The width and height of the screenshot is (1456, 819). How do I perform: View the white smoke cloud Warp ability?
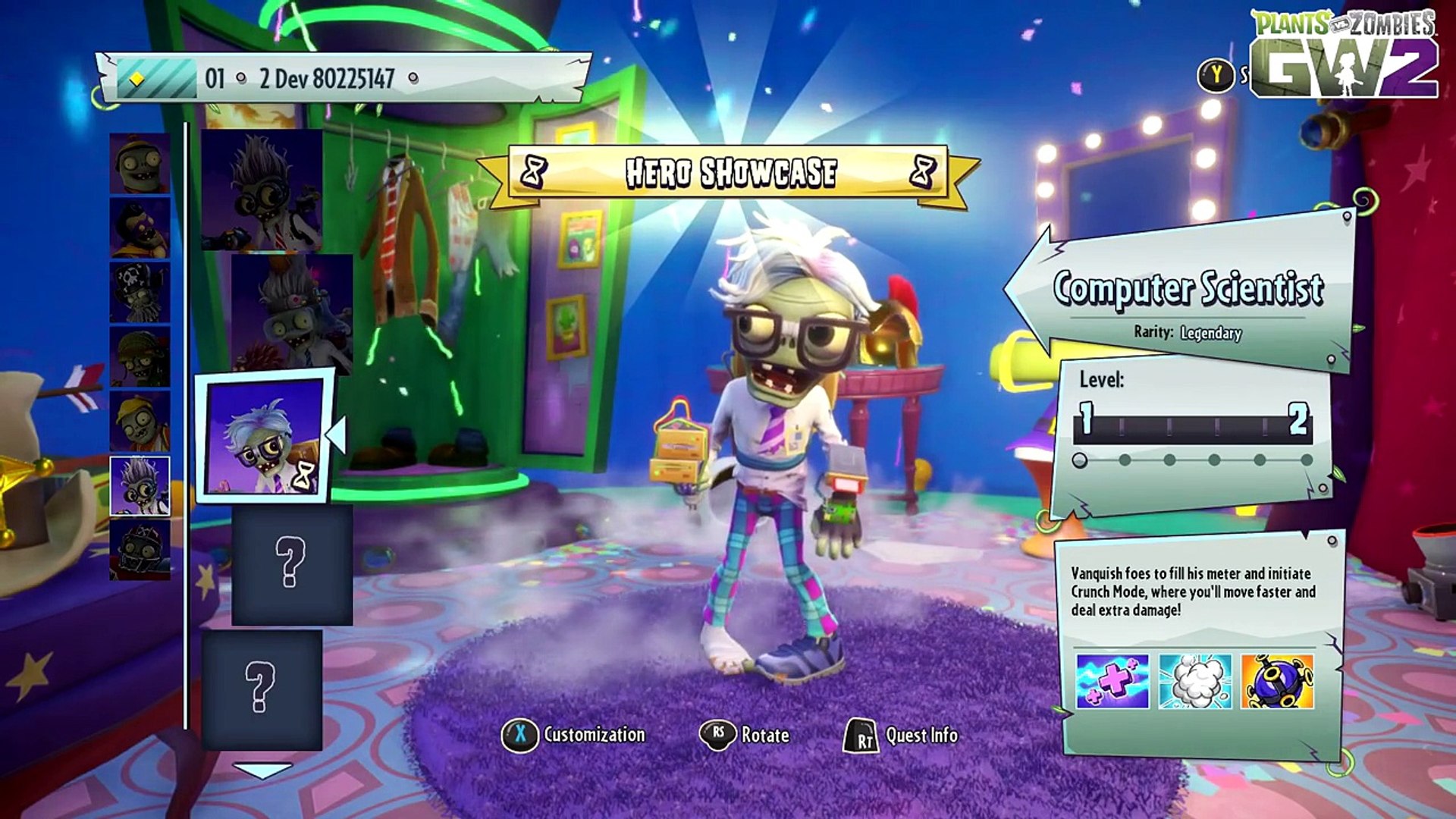coord(1195,682)
